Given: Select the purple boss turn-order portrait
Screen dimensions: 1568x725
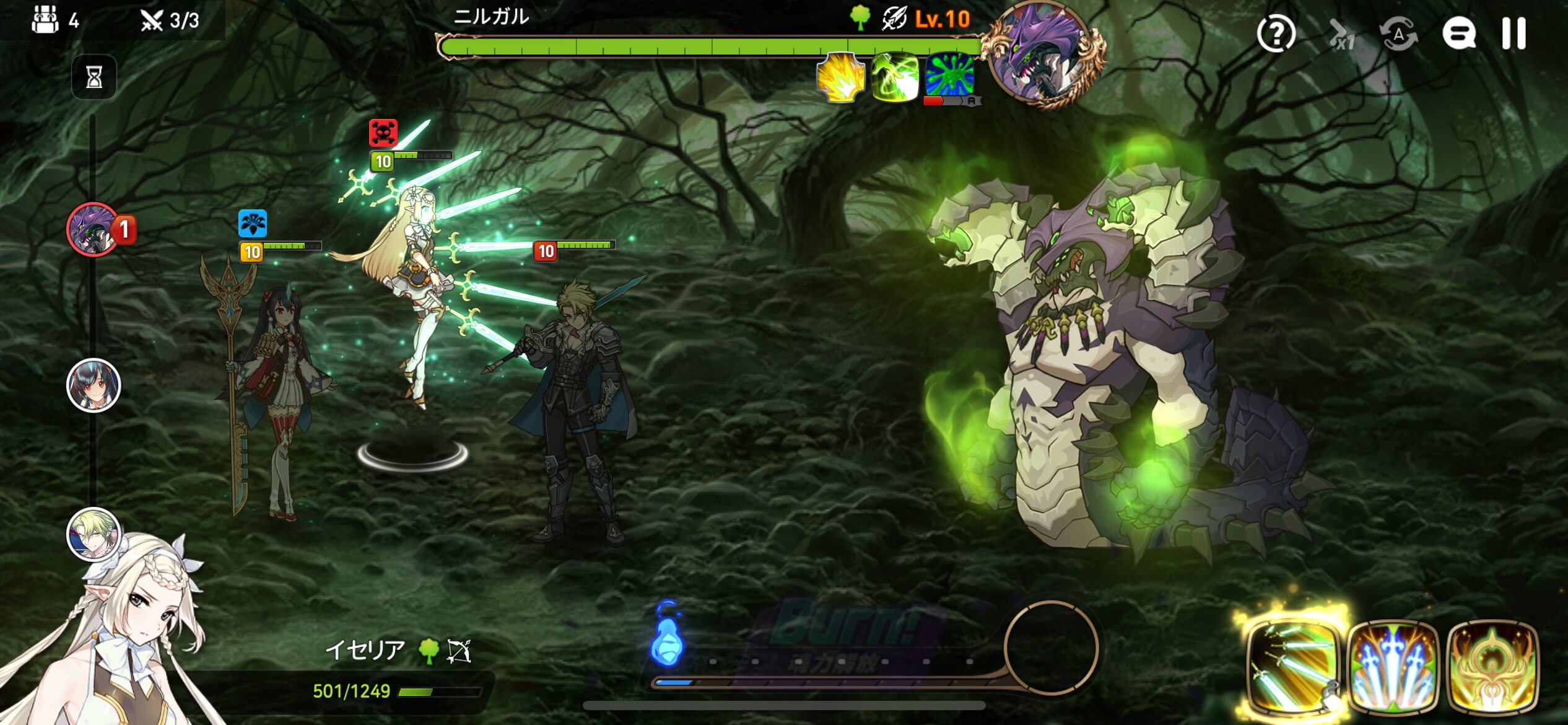Looking at the screenshot, I should pos(93,229).
